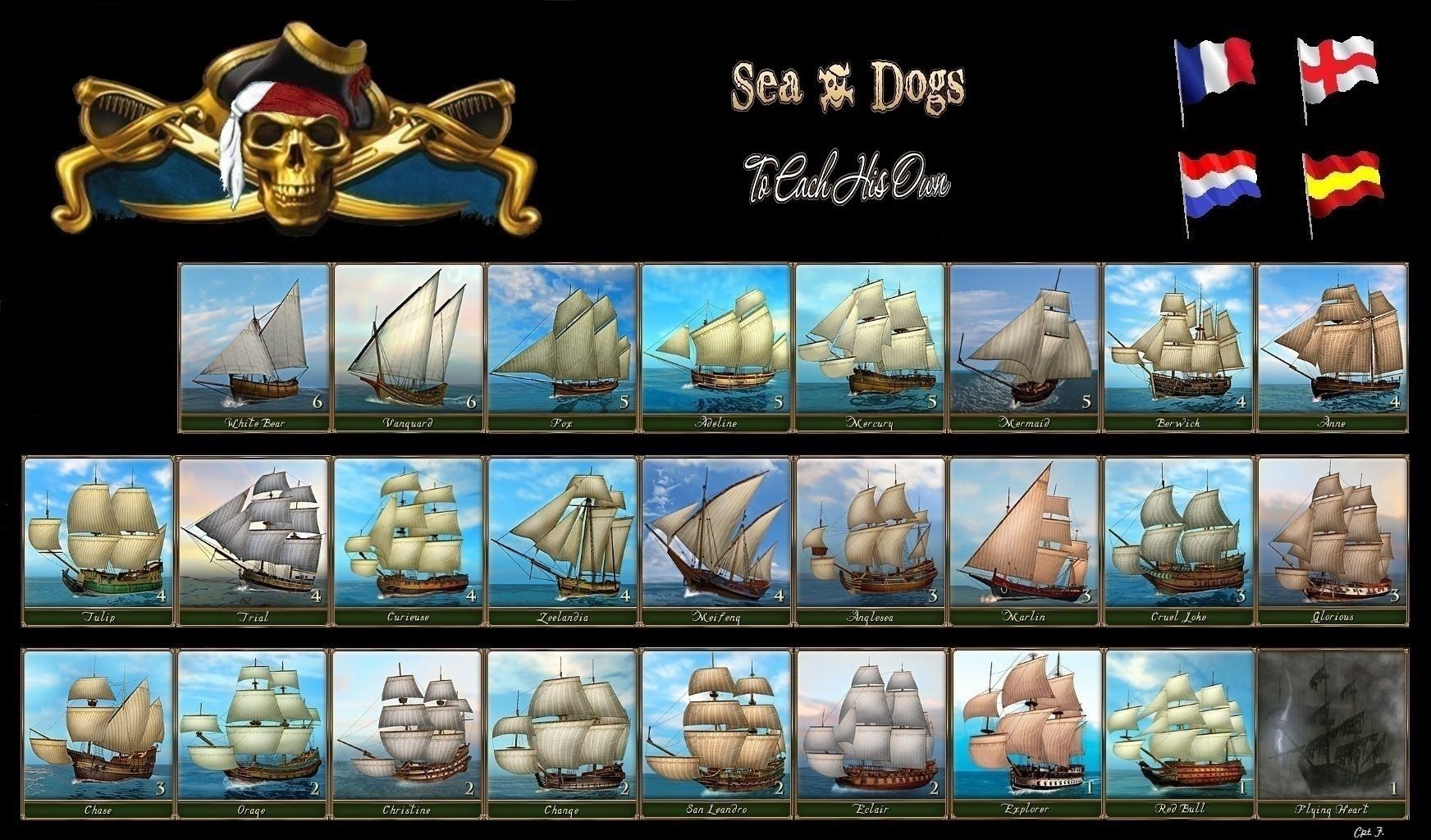Pick the Zeelandia ship card
Image resolution: width=1431 pixels, height=840 pixels.
tap(563, 540)
